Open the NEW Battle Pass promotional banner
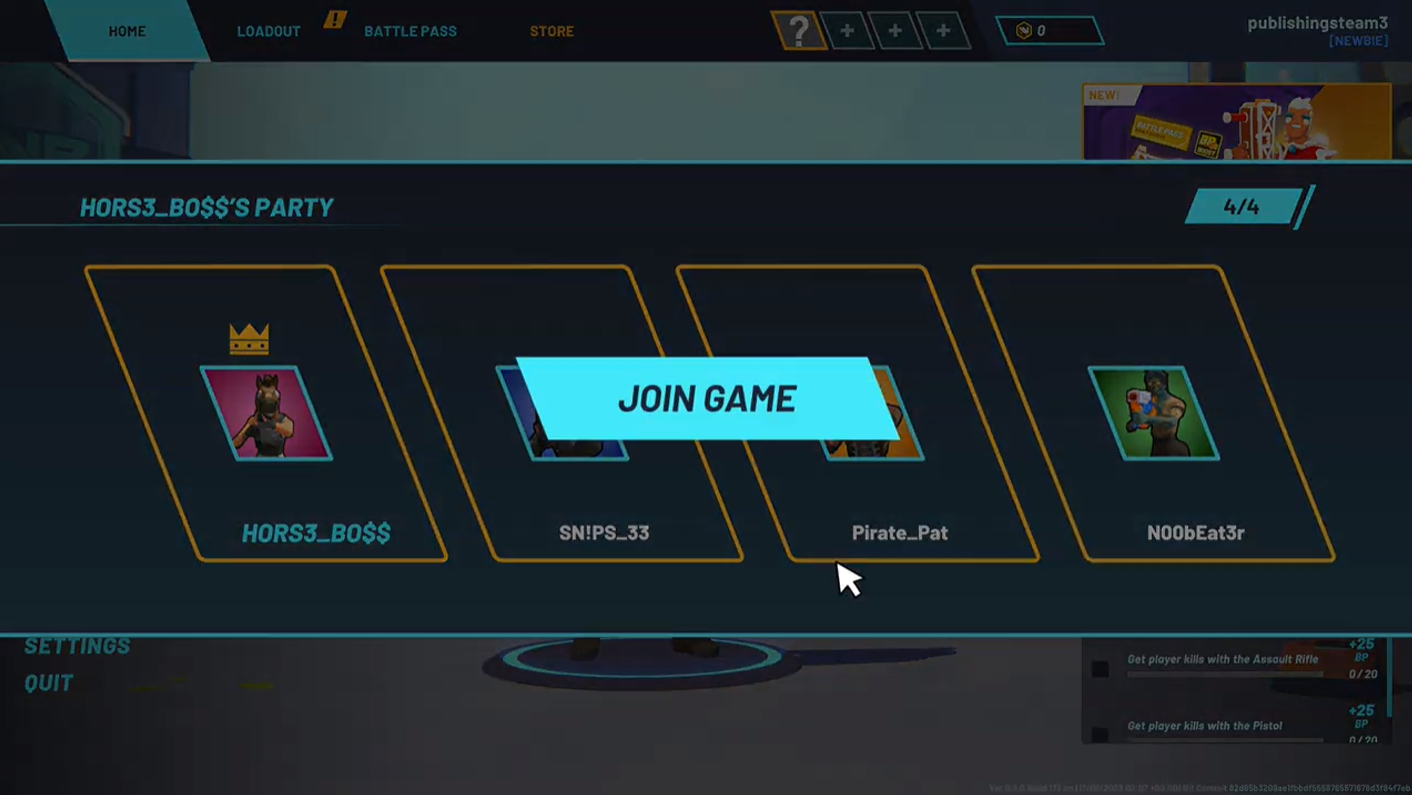This screenshot has height=795, width=1412. [1238, 120]
